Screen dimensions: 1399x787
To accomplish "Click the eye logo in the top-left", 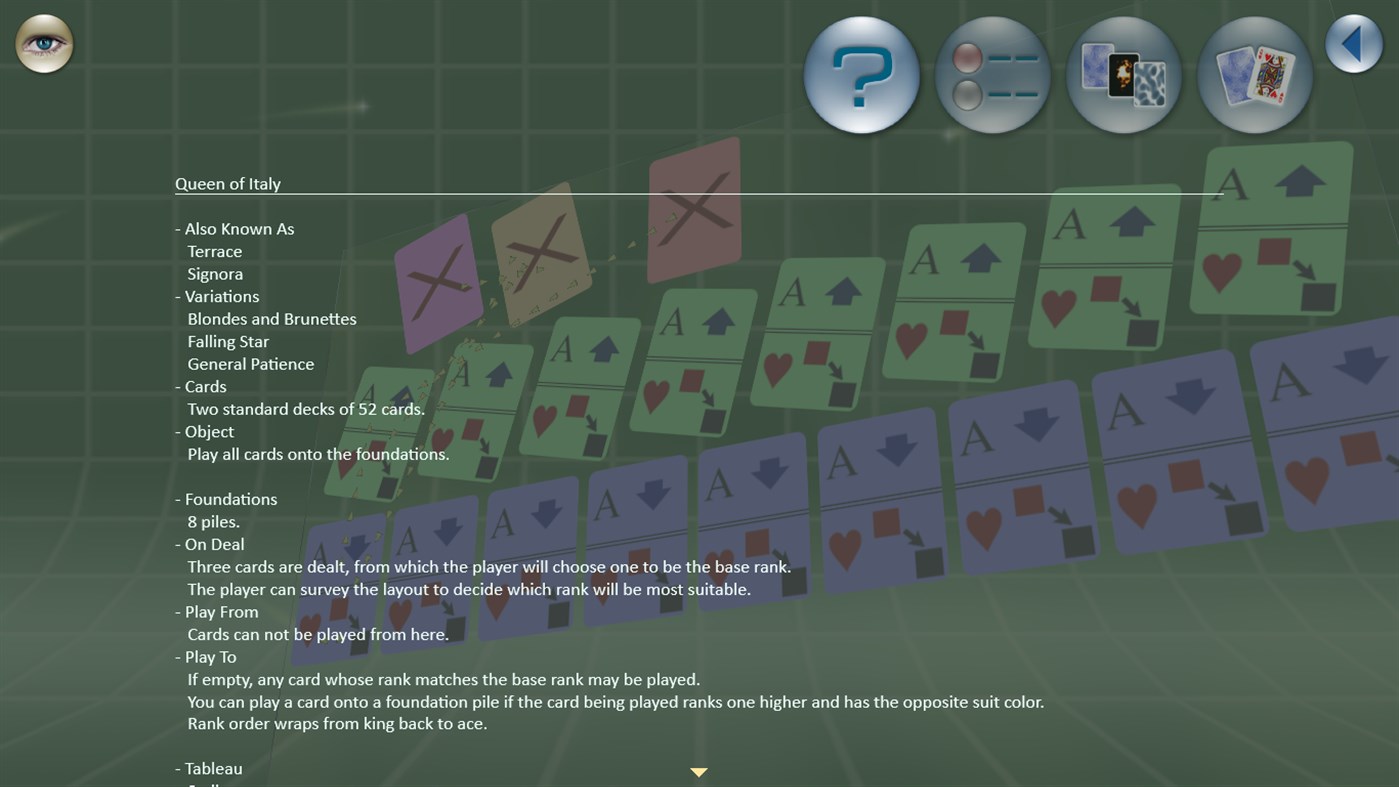I will tap(44, 43).
